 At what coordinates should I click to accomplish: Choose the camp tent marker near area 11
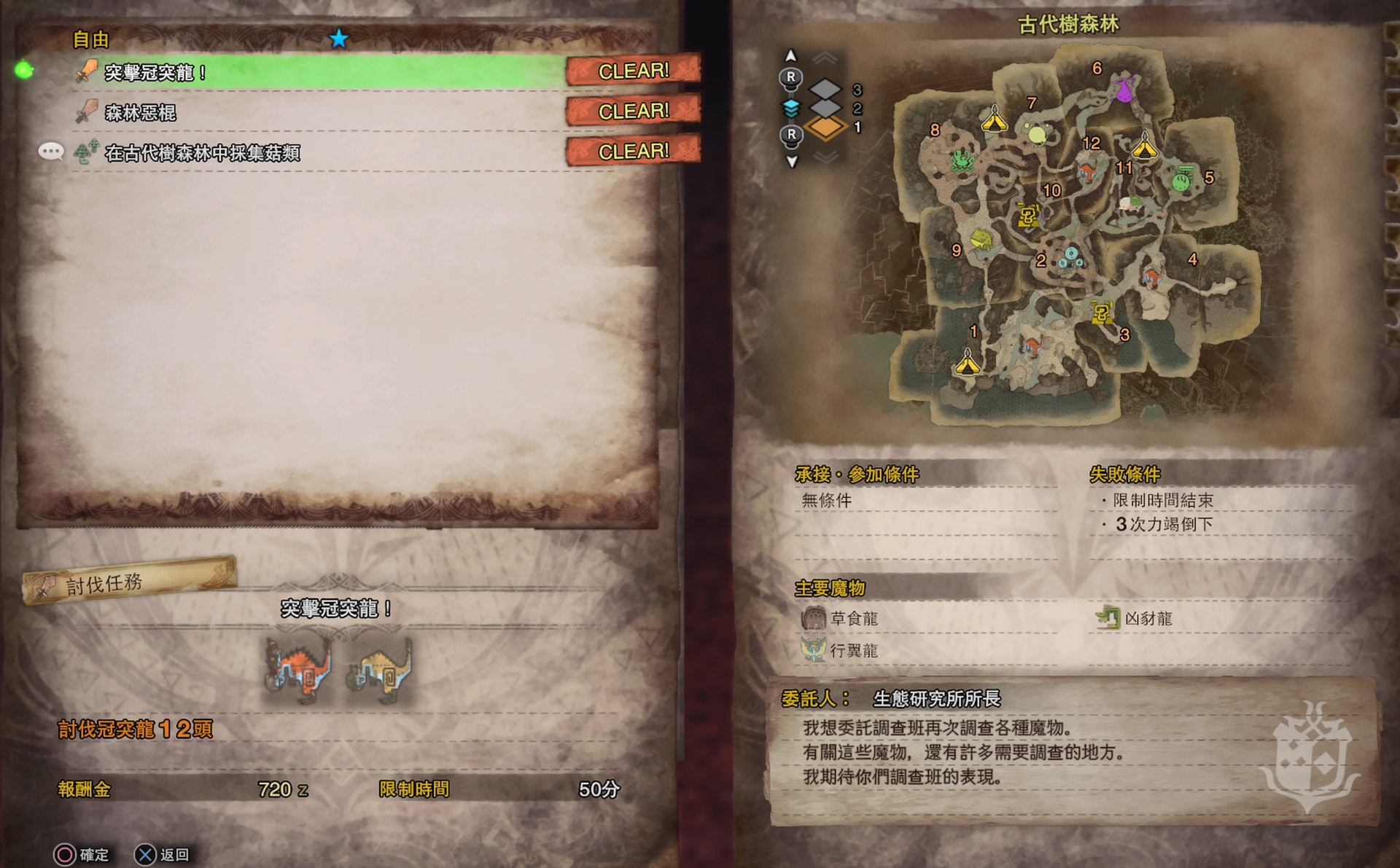click(x=1144, y=146)
